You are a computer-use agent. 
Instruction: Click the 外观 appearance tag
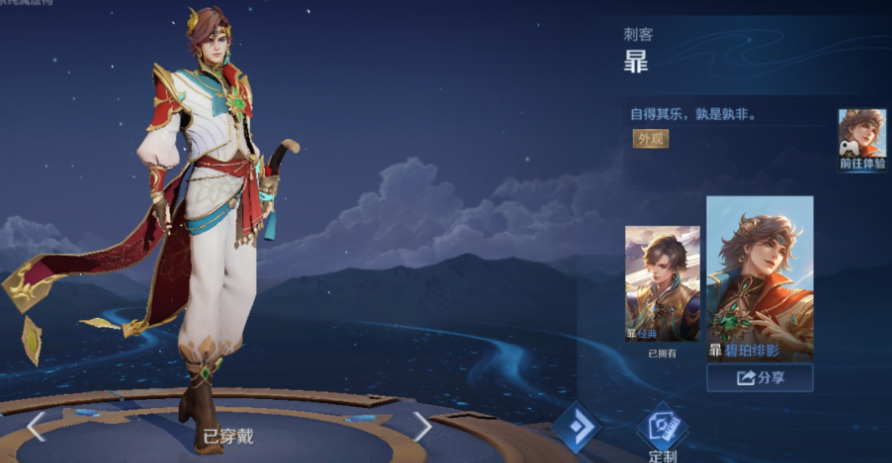tap(650, 139)
